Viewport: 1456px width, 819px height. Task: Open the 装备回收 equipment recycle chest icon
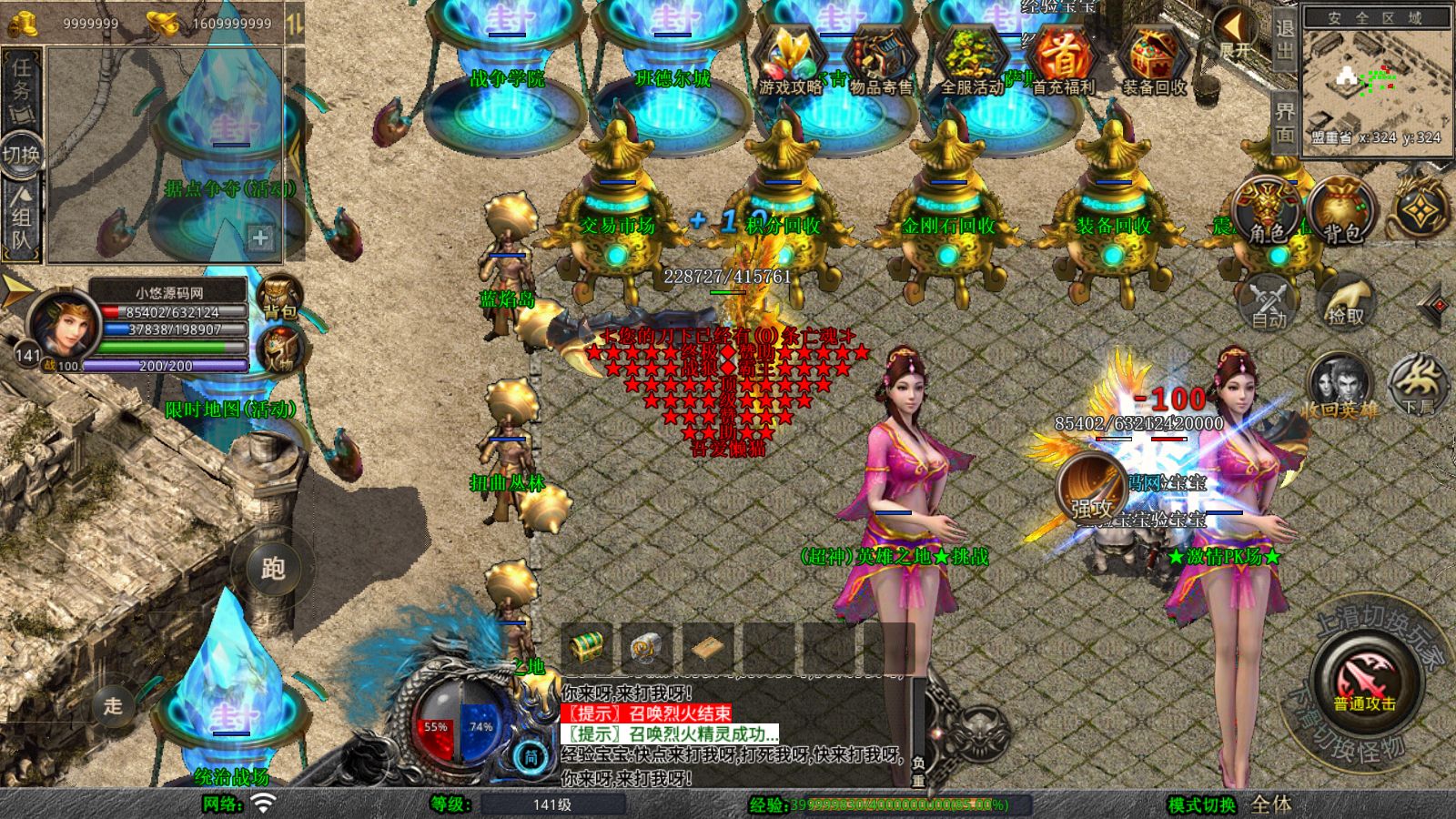coord(1154,61)
